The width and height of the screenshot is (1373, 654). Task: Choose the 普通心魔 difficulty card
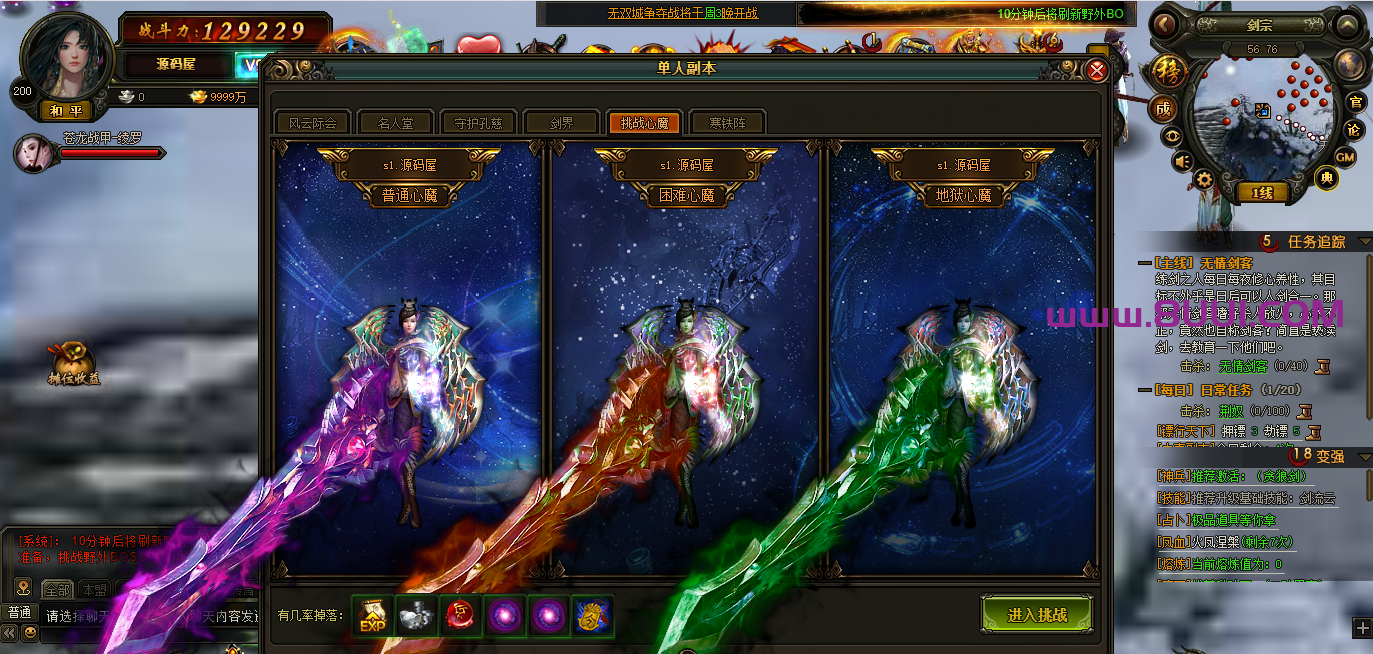click(408, 360)
